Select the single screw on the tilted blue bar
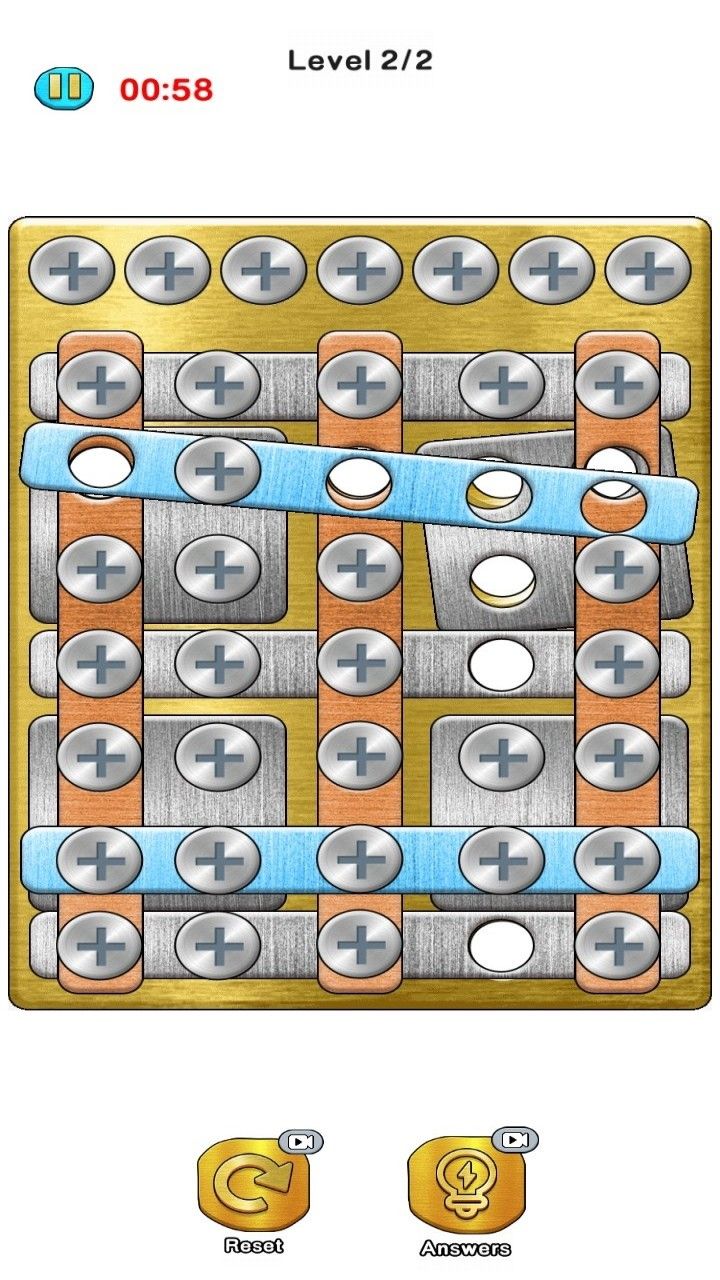 click(x=217, y=469)
